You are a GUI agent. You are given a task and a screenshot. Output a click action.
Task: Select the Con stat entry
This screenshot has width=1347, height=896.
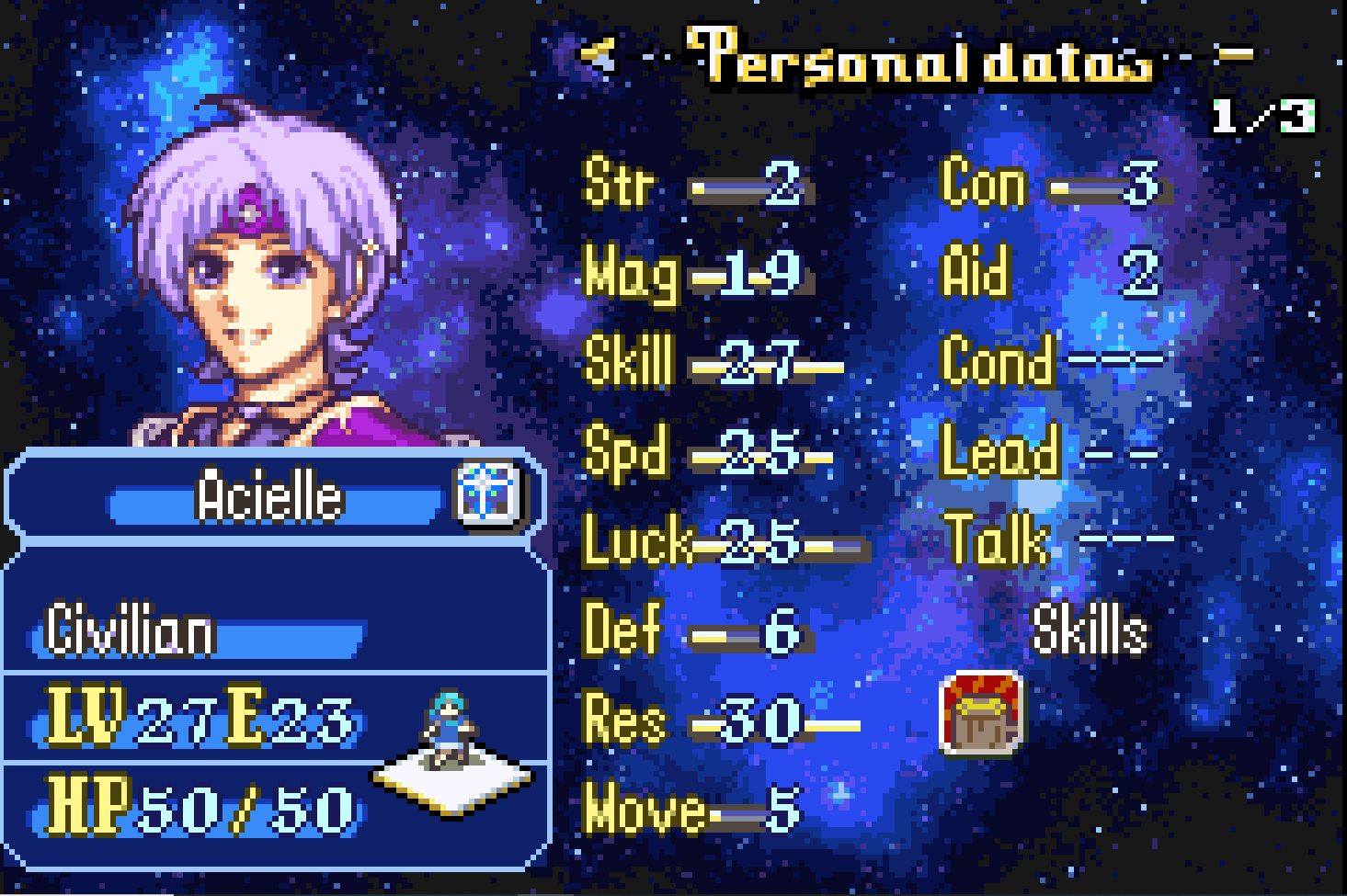click(1049, 185)
